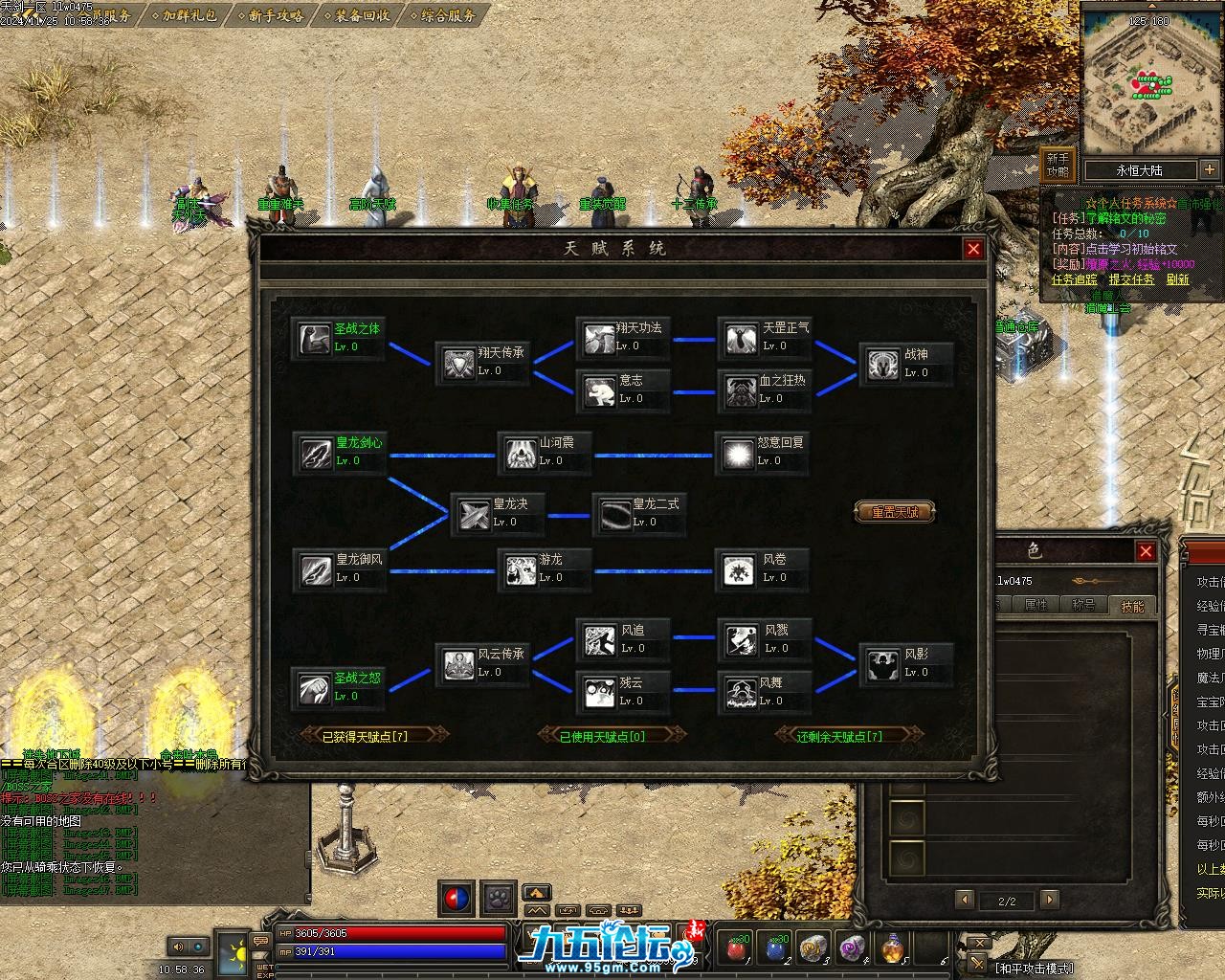
Task: Go to next page in skills list
Action: (x=1050, y=900)
